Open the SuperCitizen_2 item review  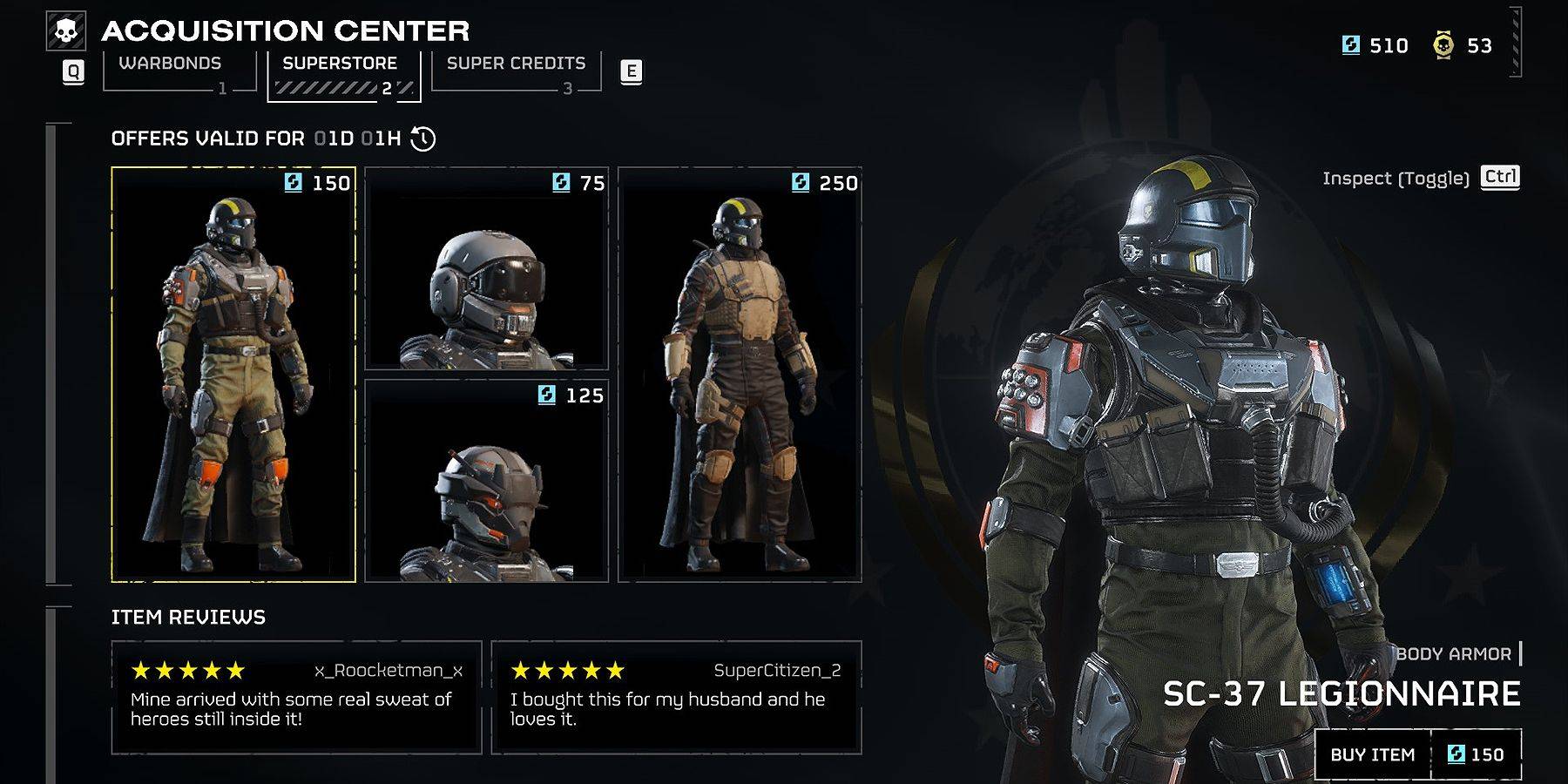[676, 697]
